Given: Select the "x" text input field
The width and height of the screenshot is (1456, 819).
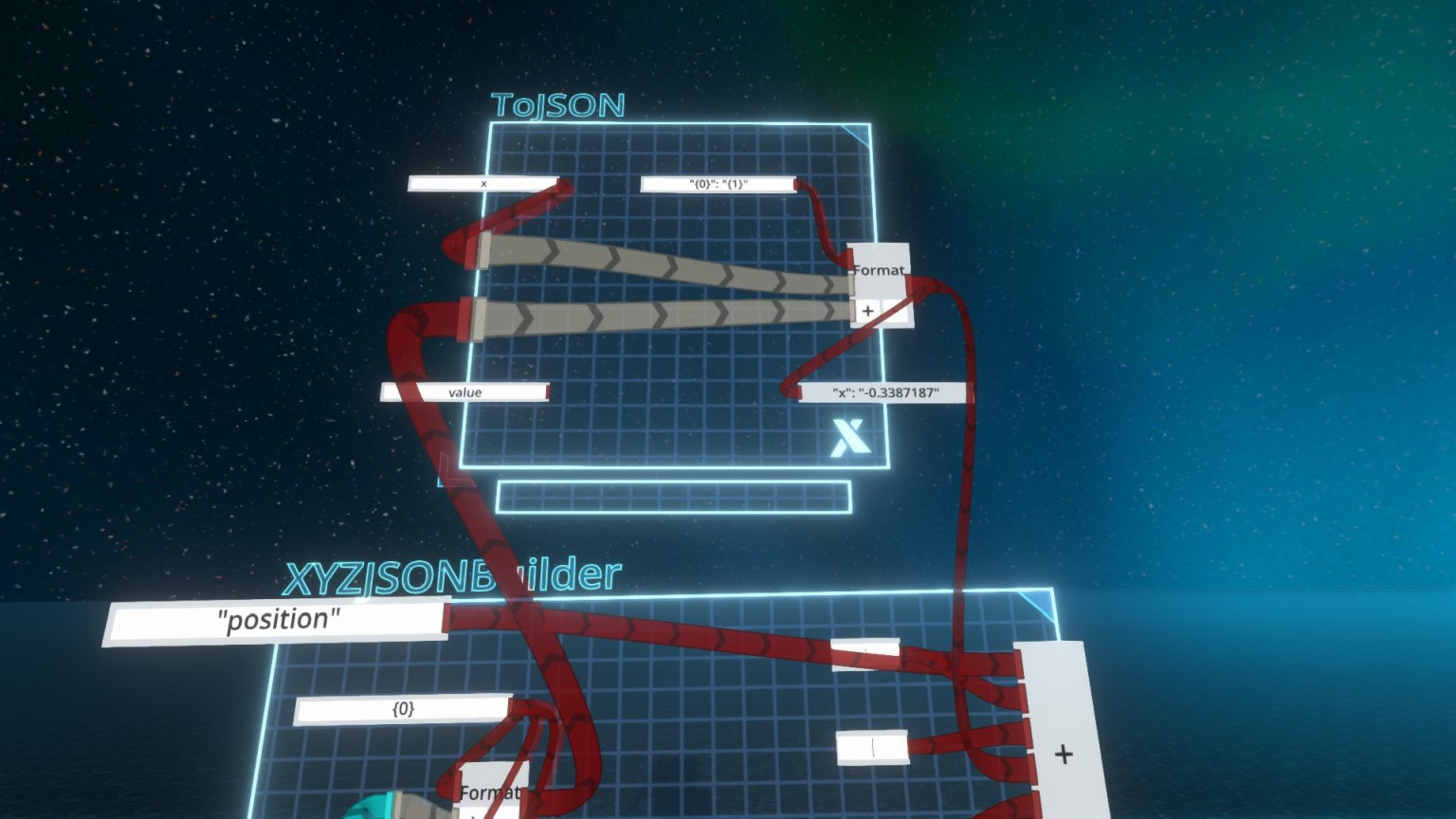Looking at the screenshot, I should pos(482,183).
